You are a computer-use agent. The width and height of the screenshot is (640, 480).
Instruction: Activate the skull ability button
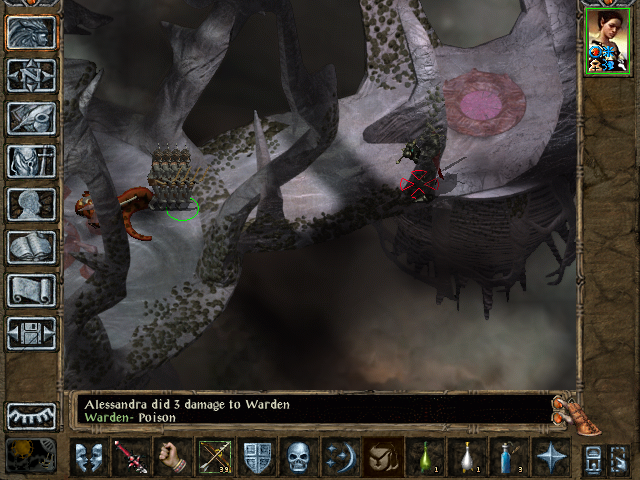coord(299,457)
